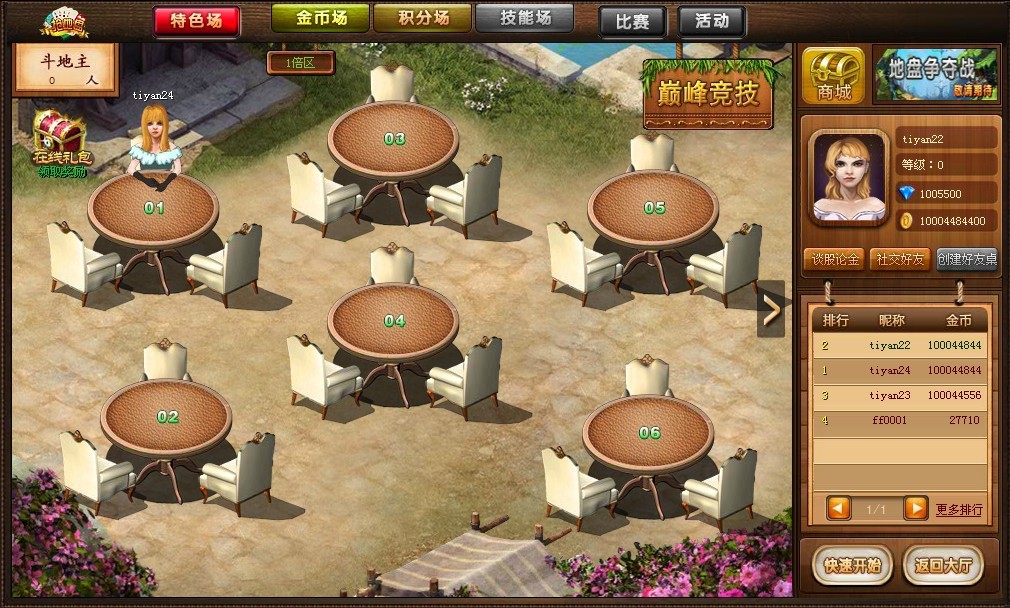Open the 谈股论金 button
1010x608 pixels.
[834, 260]
